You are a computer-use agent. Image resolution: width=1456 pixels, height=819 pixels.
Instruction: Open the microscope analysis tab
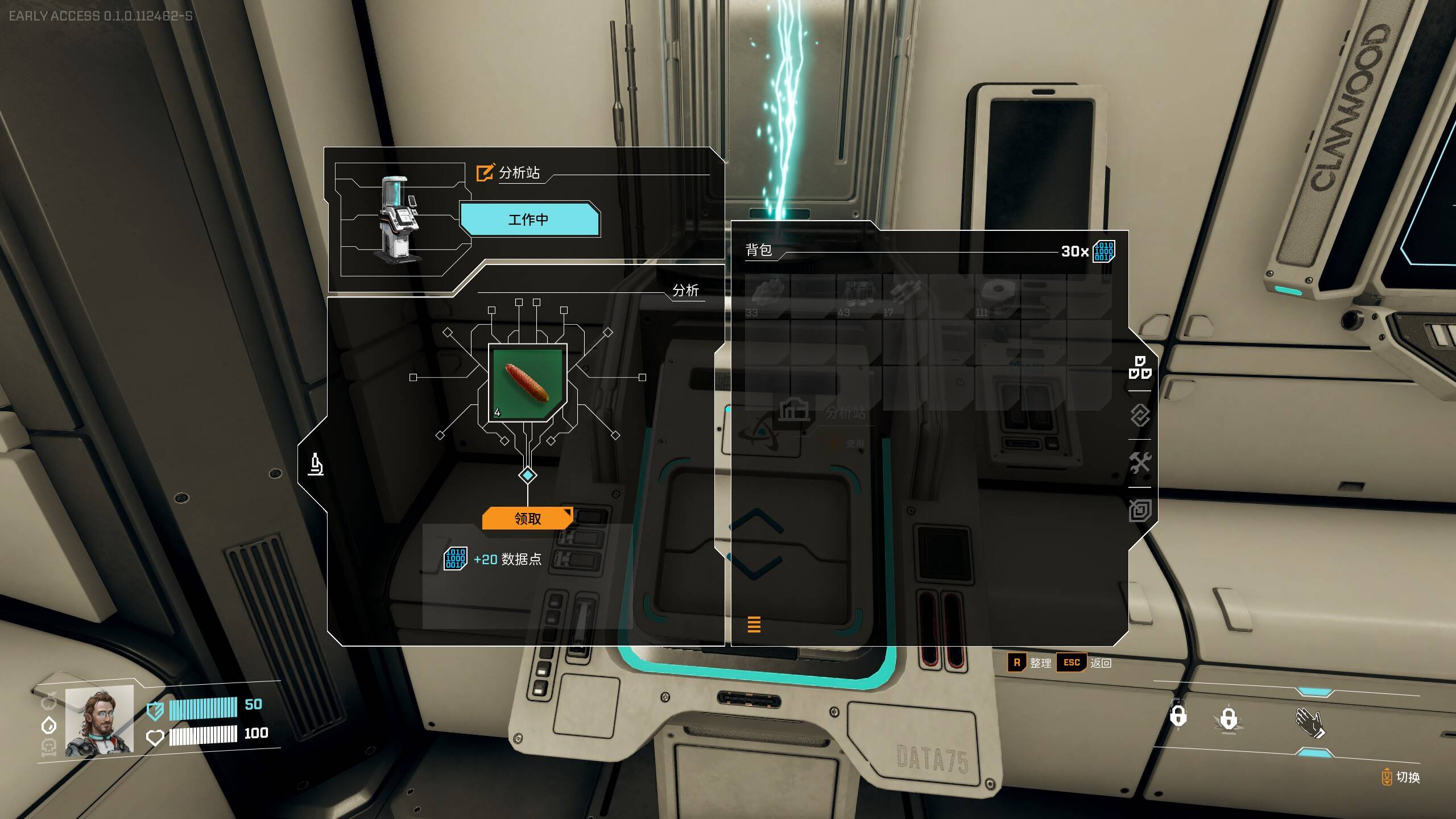pyautogui.click(x=316, y=465)
